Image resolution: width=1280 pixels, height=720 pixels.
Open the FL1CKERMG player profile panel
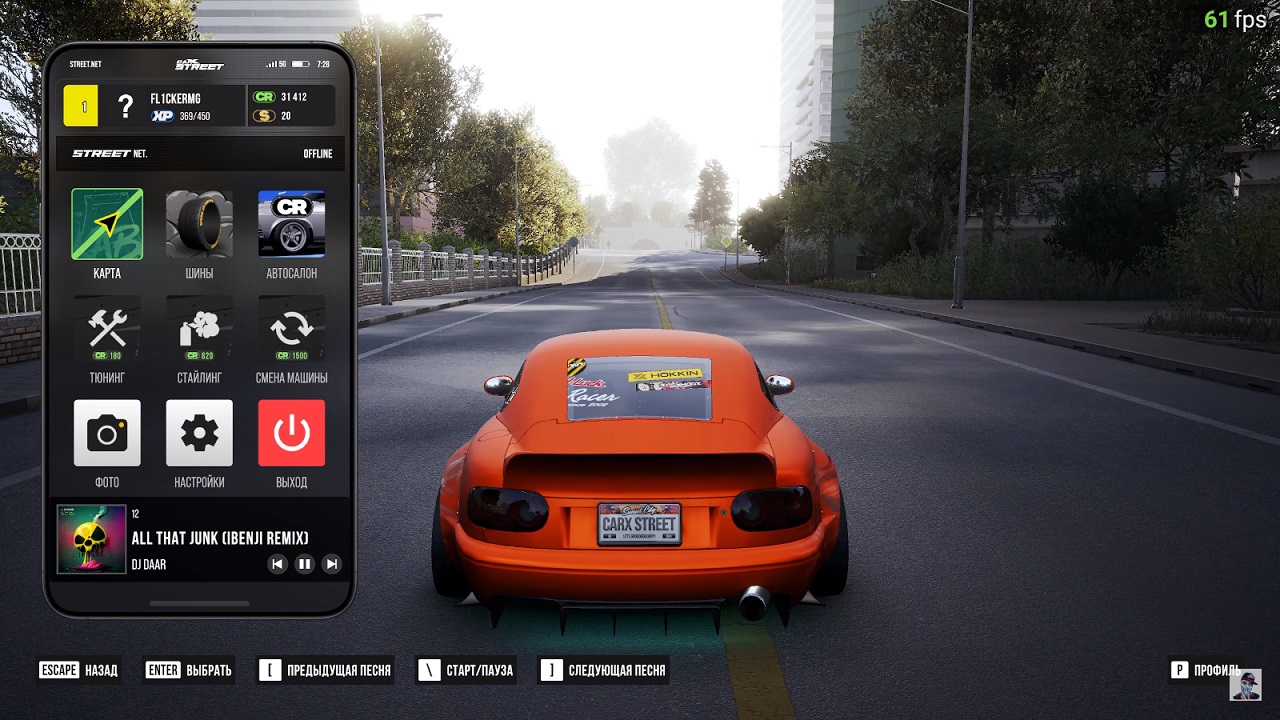[x=180, y=106]
